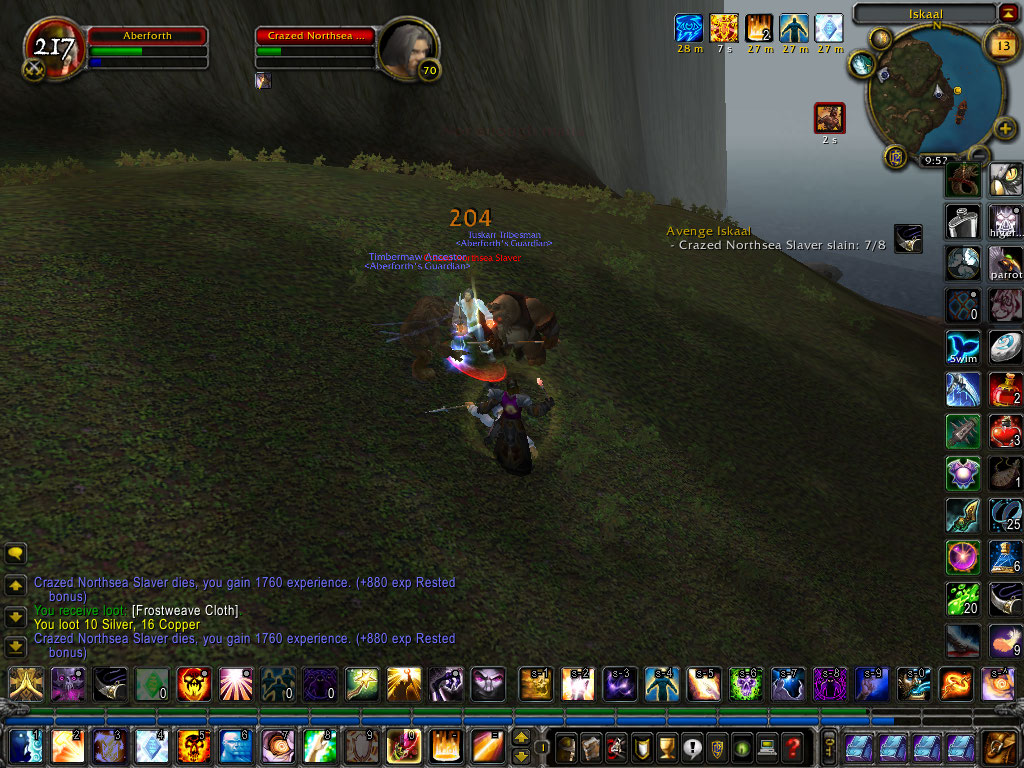Image resolution: width=1024 pixels, height=768 pixels.
Task: Use the green slime item with 20 count
Action: (963, 599)
